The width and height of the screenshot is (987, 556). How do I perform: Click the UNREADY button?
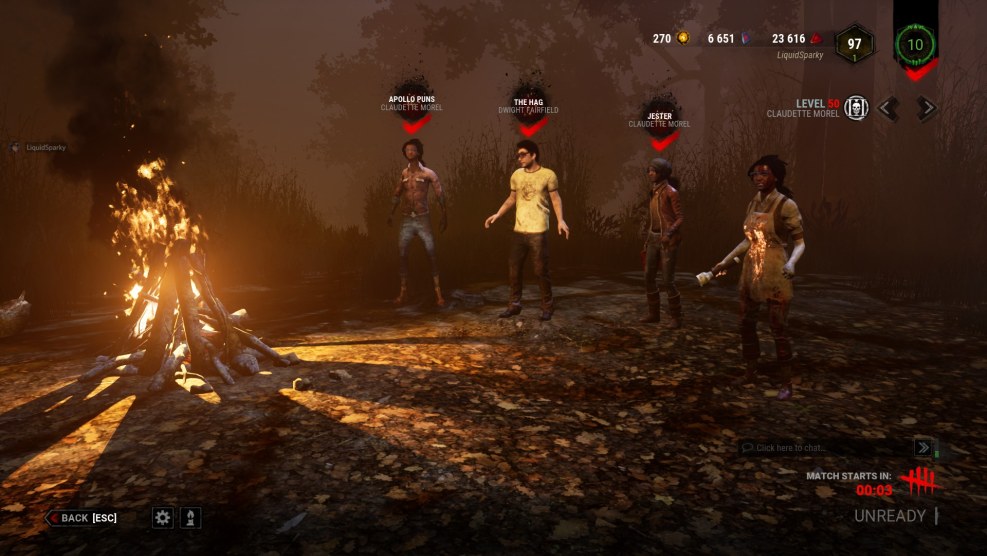pyautogui.click(x=889, y=516)
